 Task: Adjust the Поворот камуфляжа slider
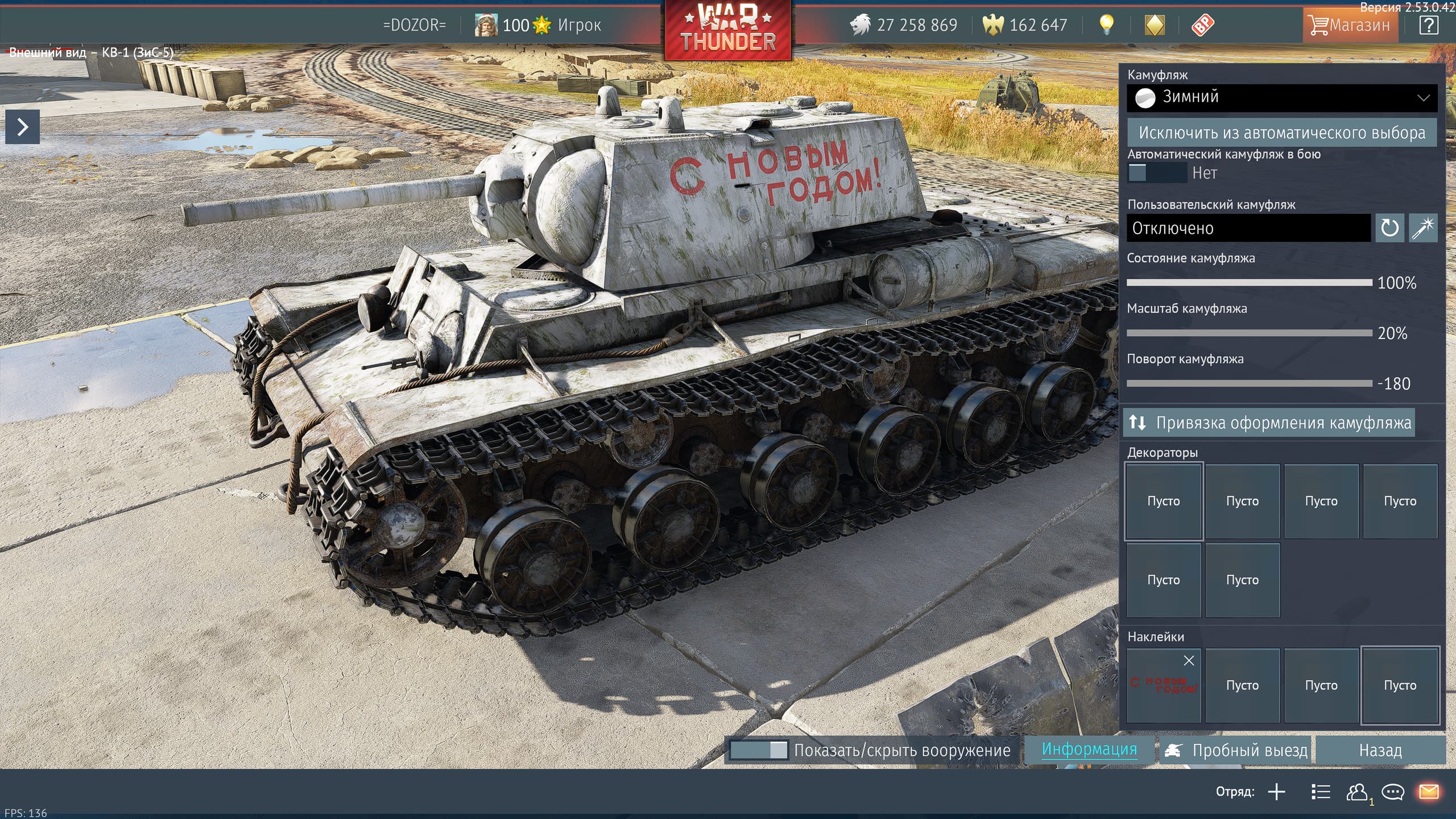tap(1249, 383)
